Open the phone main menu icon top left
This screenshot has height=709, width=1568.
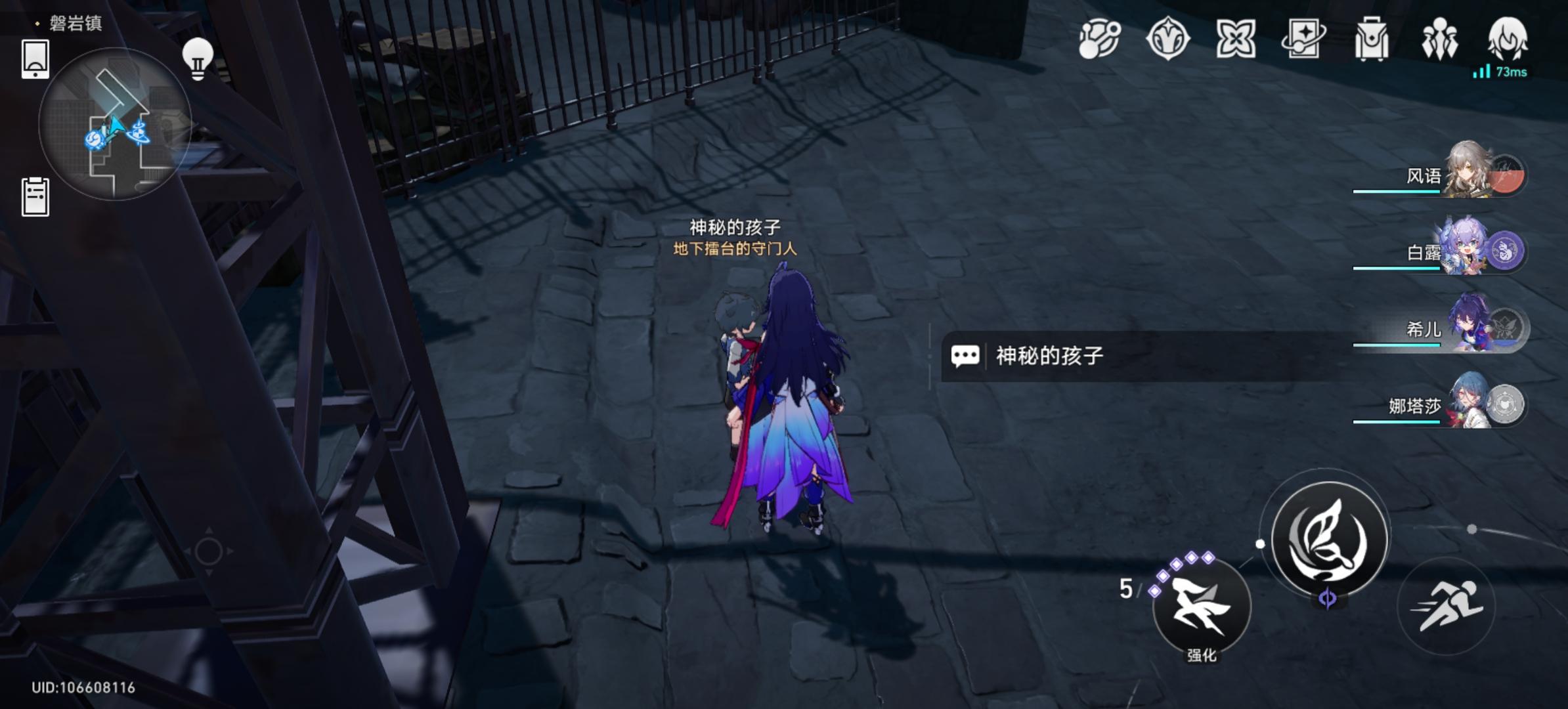(x=34, y=59)
